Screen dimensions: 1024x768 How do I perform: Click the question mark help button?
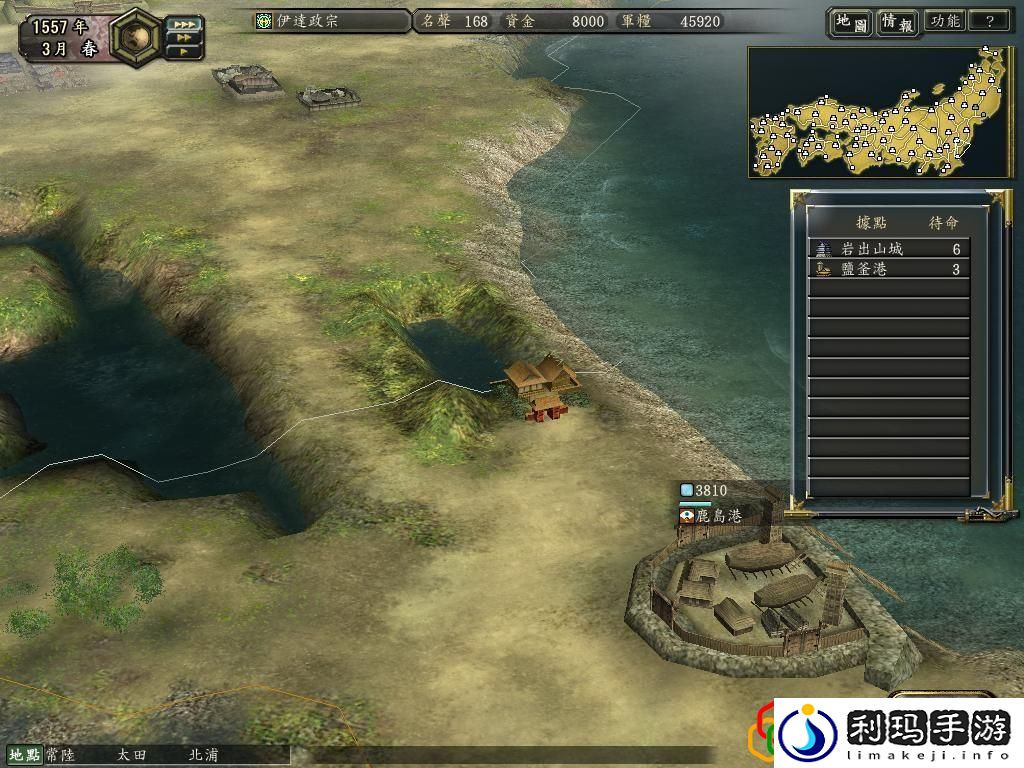tap(989, 21)
